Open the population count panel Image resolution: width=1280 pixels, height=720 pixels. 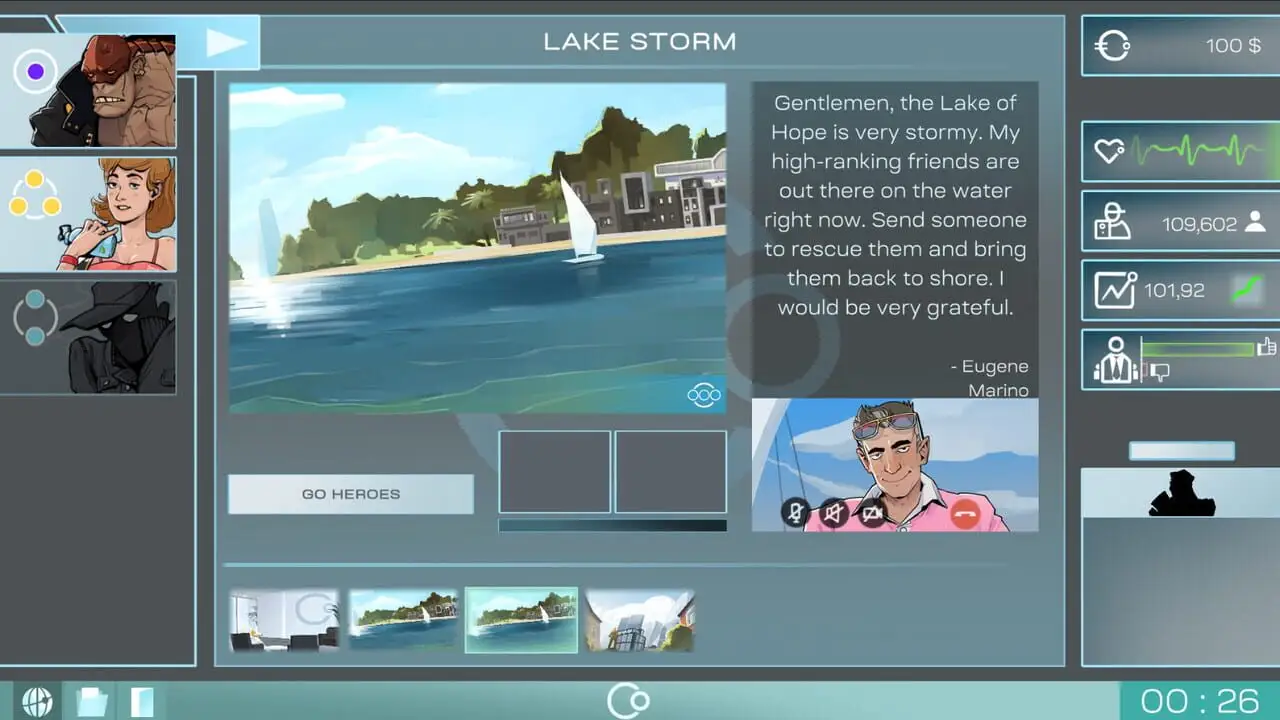pos(1180,223)
